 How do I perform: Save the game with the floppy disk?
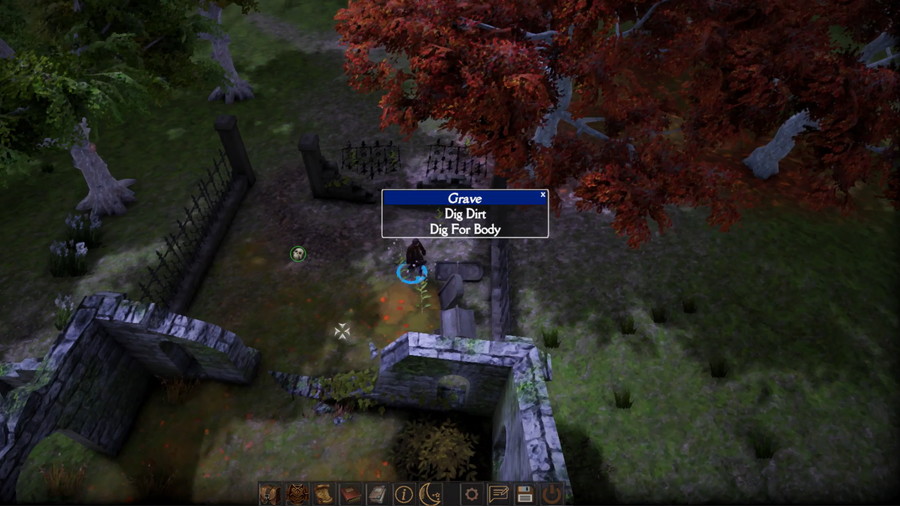(x=525, y=493)
